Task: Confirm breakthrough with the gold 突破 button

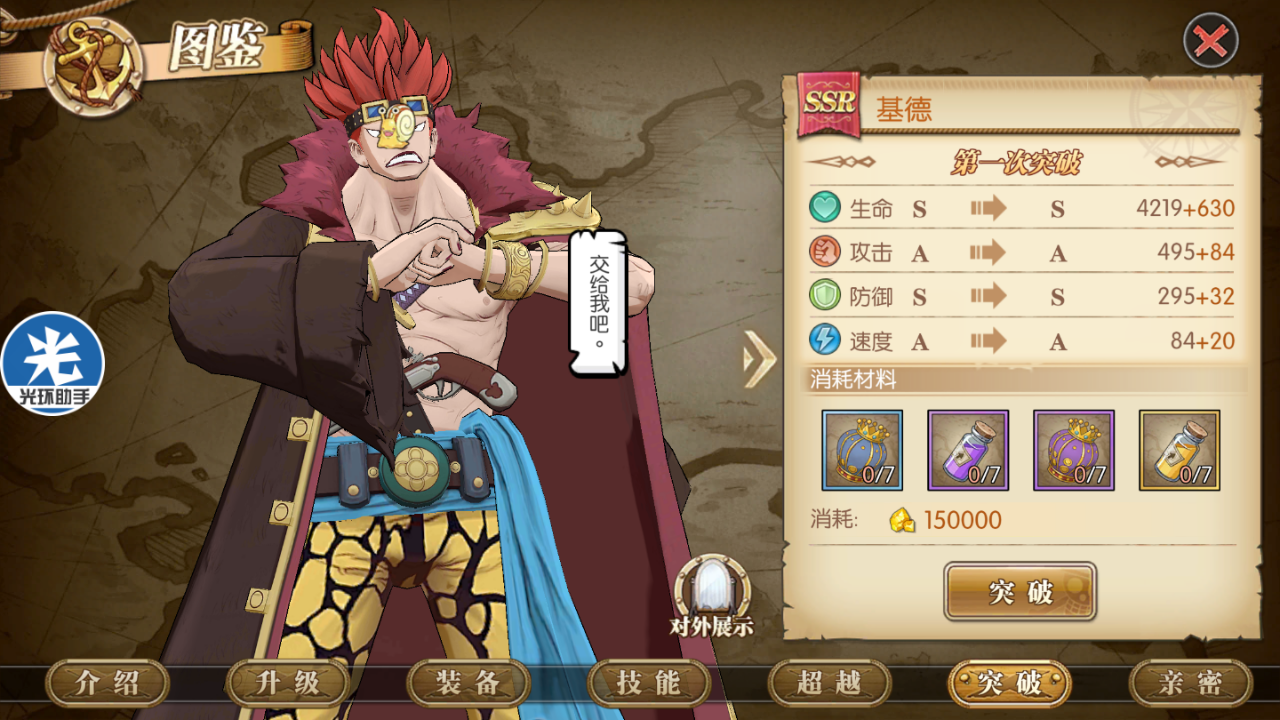Action: [x=1020, y=592]
